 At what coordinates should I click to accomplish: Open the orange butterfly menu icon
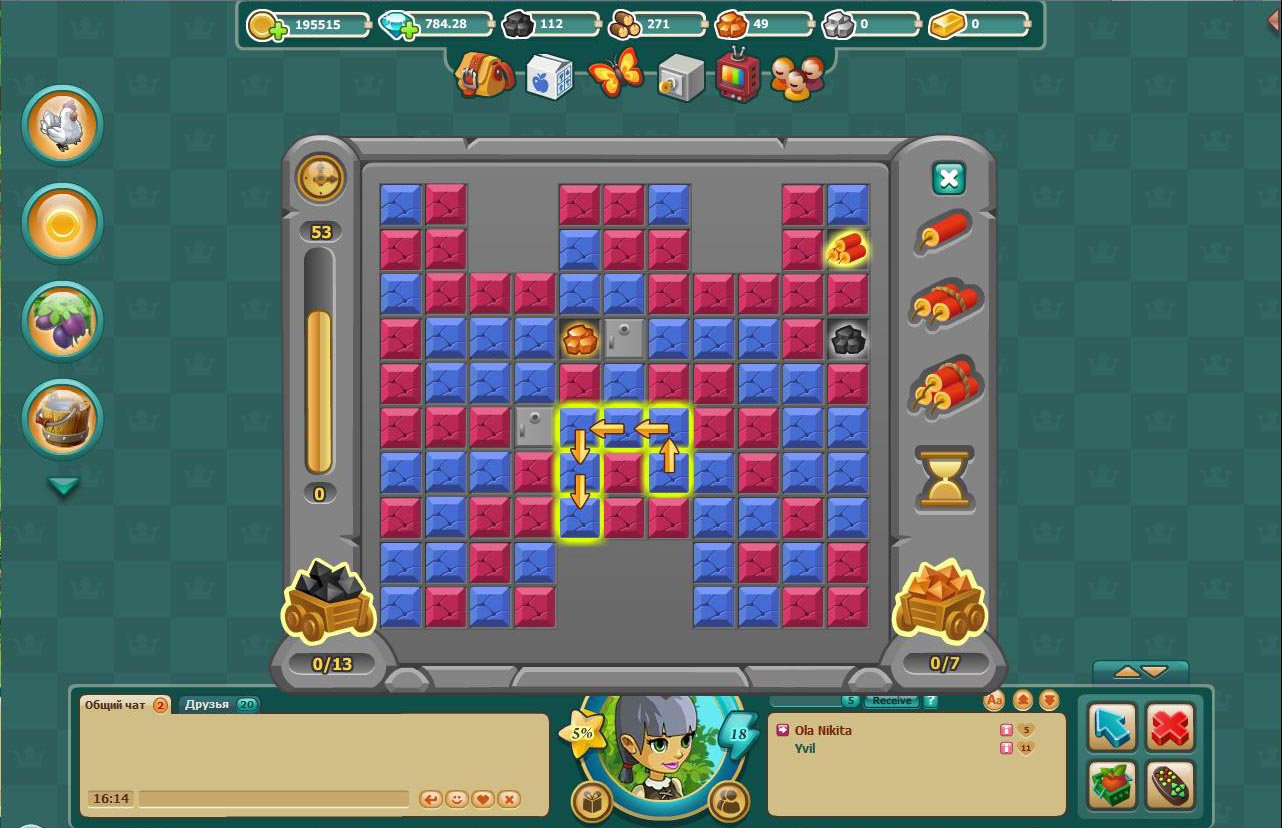615,74
